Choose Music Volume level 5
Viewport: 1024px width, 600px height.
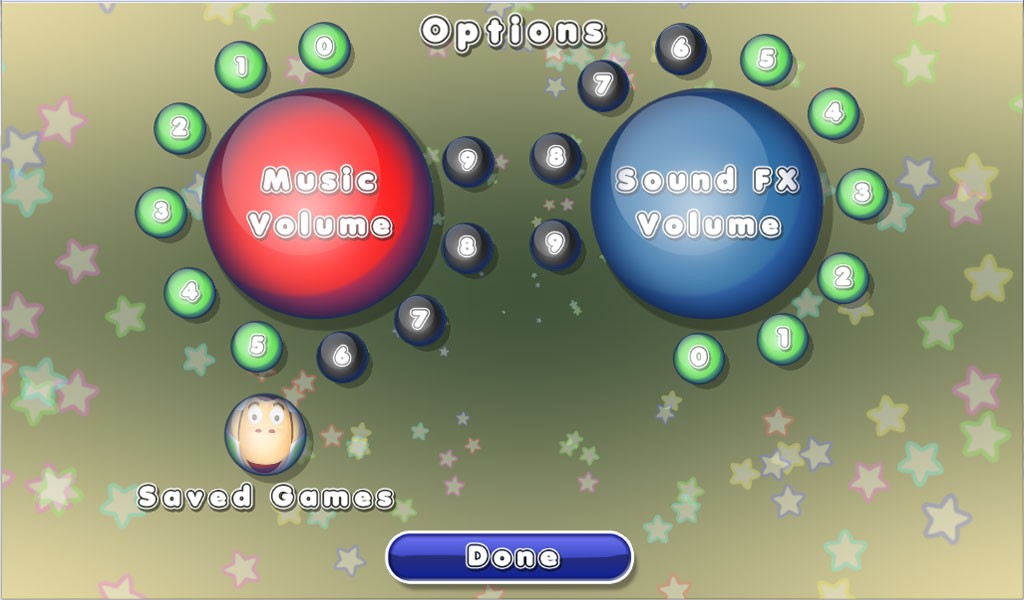[x=257, y=346]
